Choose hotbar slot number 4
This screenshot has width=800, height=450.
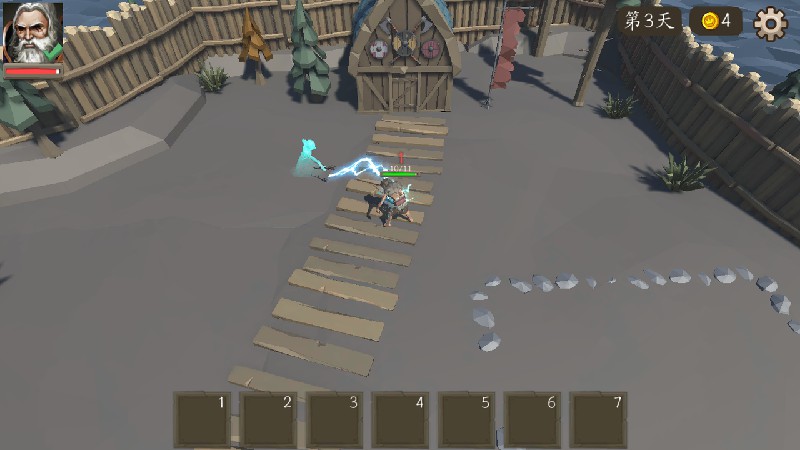pyautogui.click(x=400, y=419)
